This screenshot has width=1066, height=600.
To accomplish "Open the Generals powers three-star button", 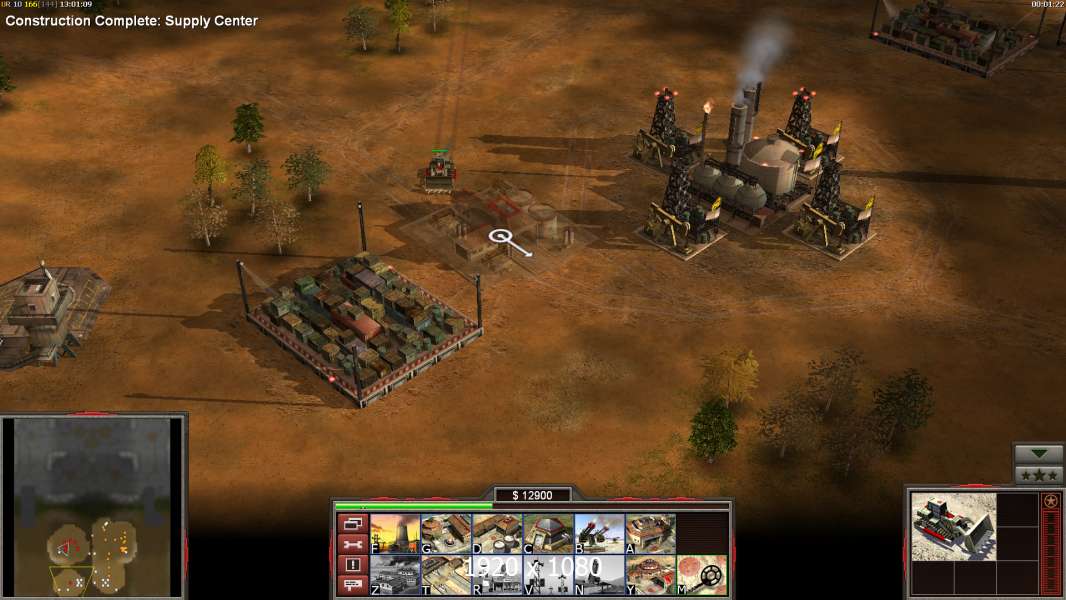I will click(1038, 475).
